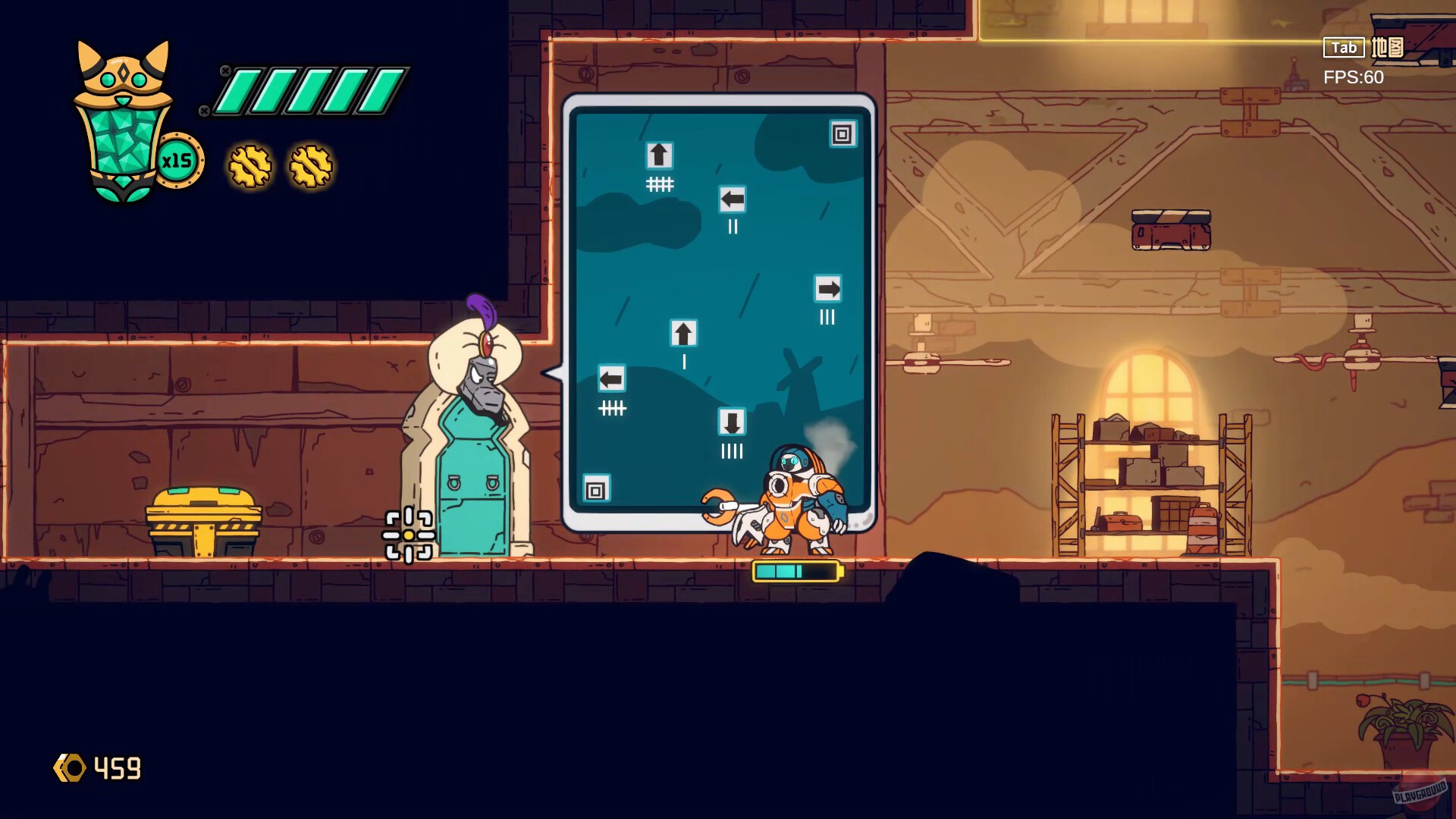The image size is (1456, 819).
Task: Click the left arrow with two tally marks
Action: coord(732,199)
